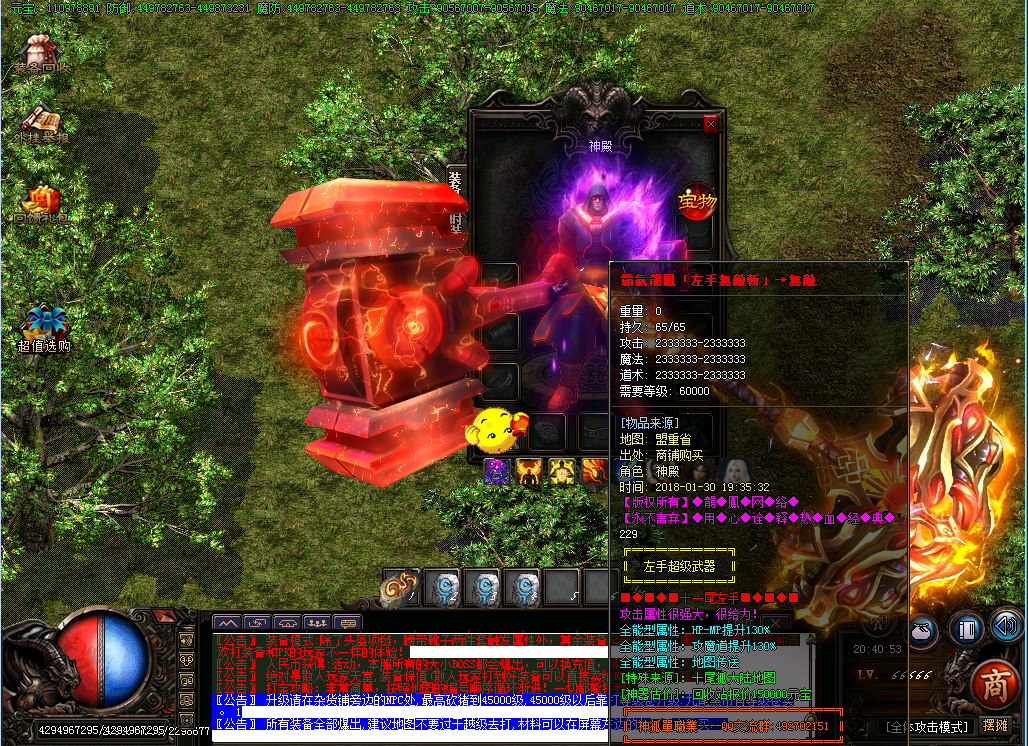Open the 外挂举报 cheat report icon
Image resolution: width=1028 pixels, height=746 pixels.
[x=41, y=123]
